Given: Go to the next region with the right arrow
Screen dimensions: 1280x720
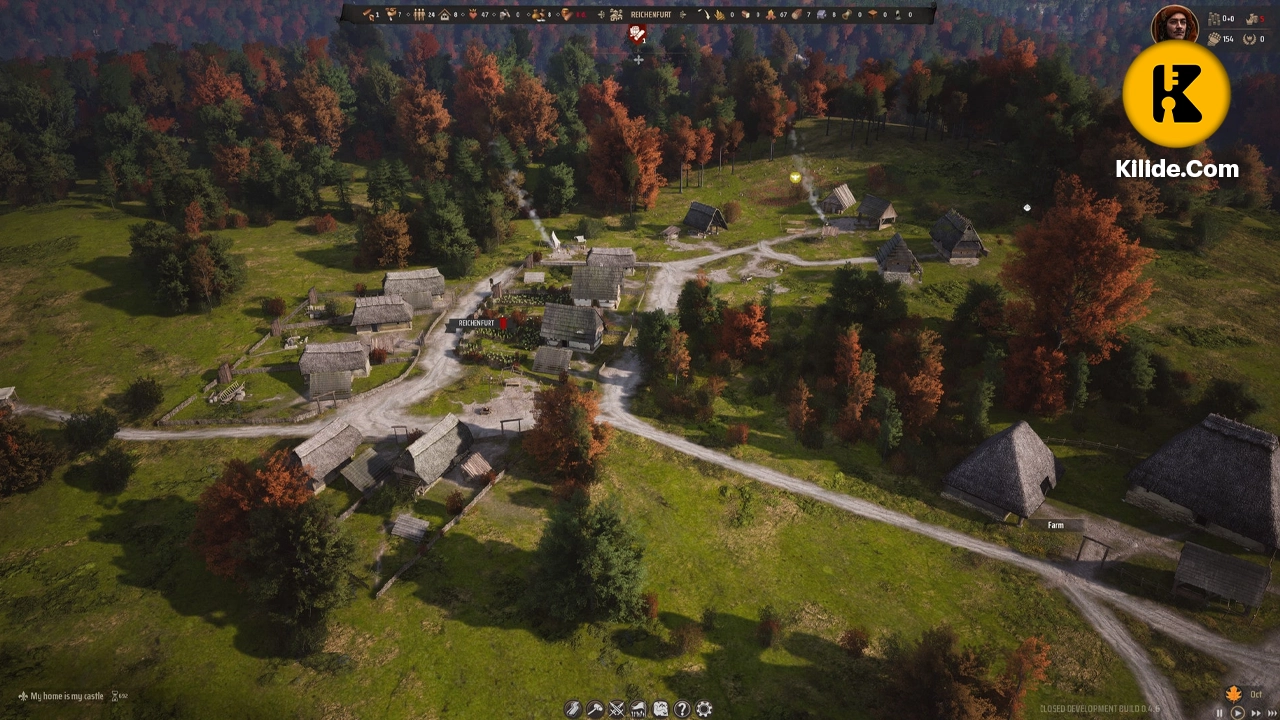Looking at the screenshot, I should [684, 15].
